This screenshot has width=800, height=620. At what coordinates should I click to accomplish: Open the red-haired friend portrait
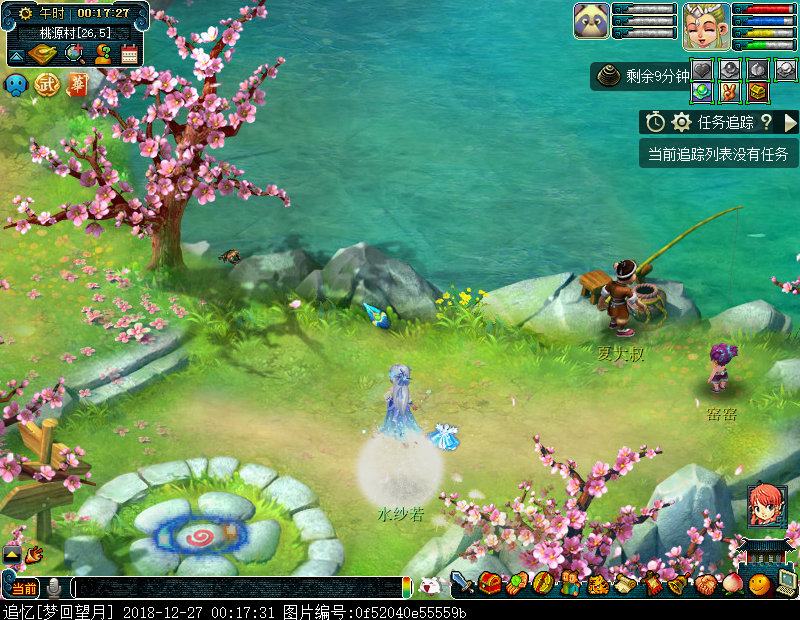(765, 505)
